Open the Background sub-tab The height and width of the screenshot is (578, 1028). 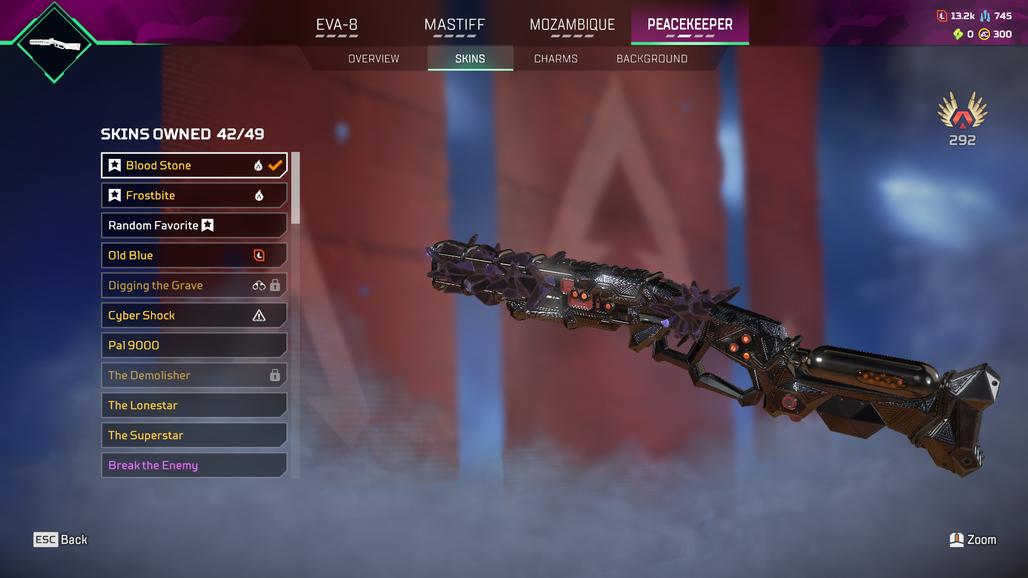[651, 59]
